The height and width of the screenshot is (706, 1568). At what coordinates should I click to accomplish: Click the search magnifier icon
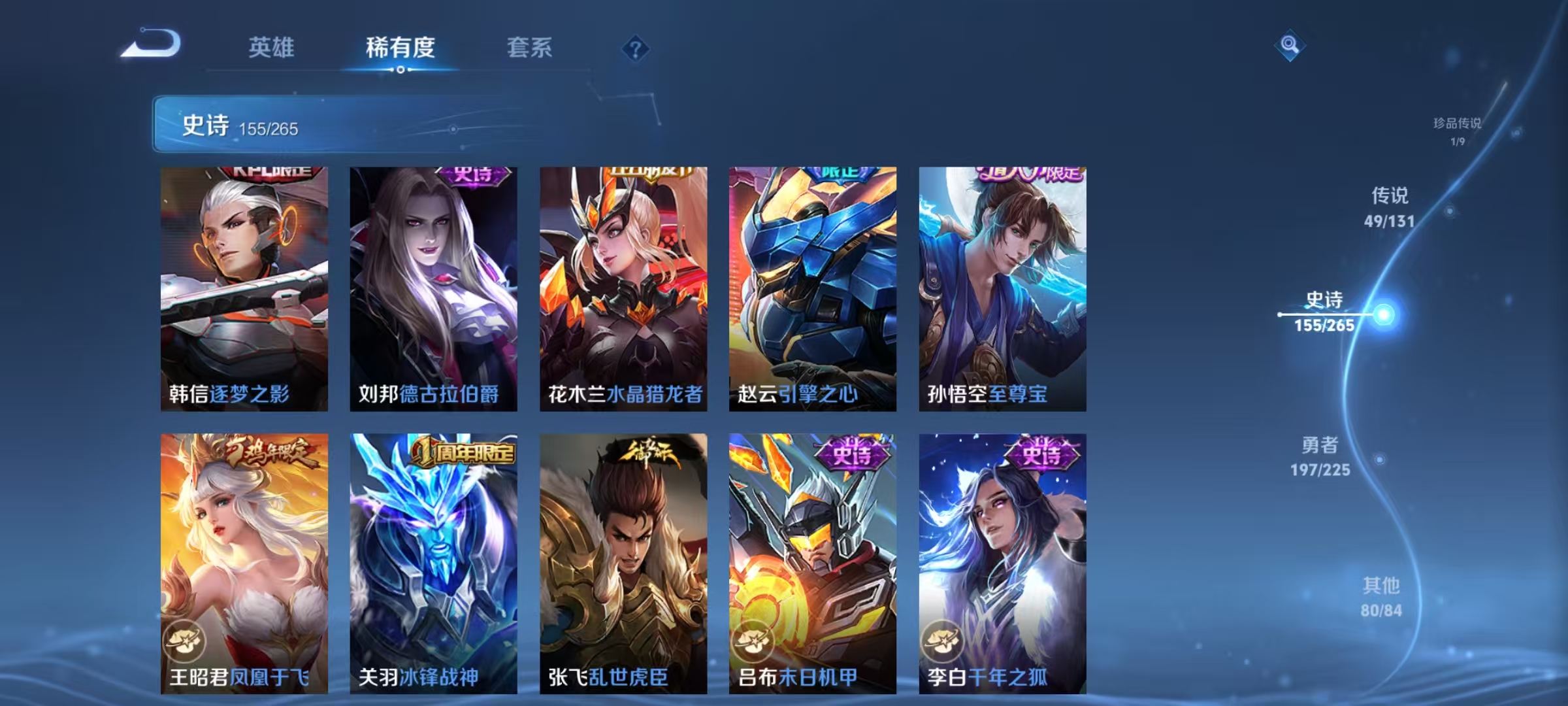[x=1289, y=46]
